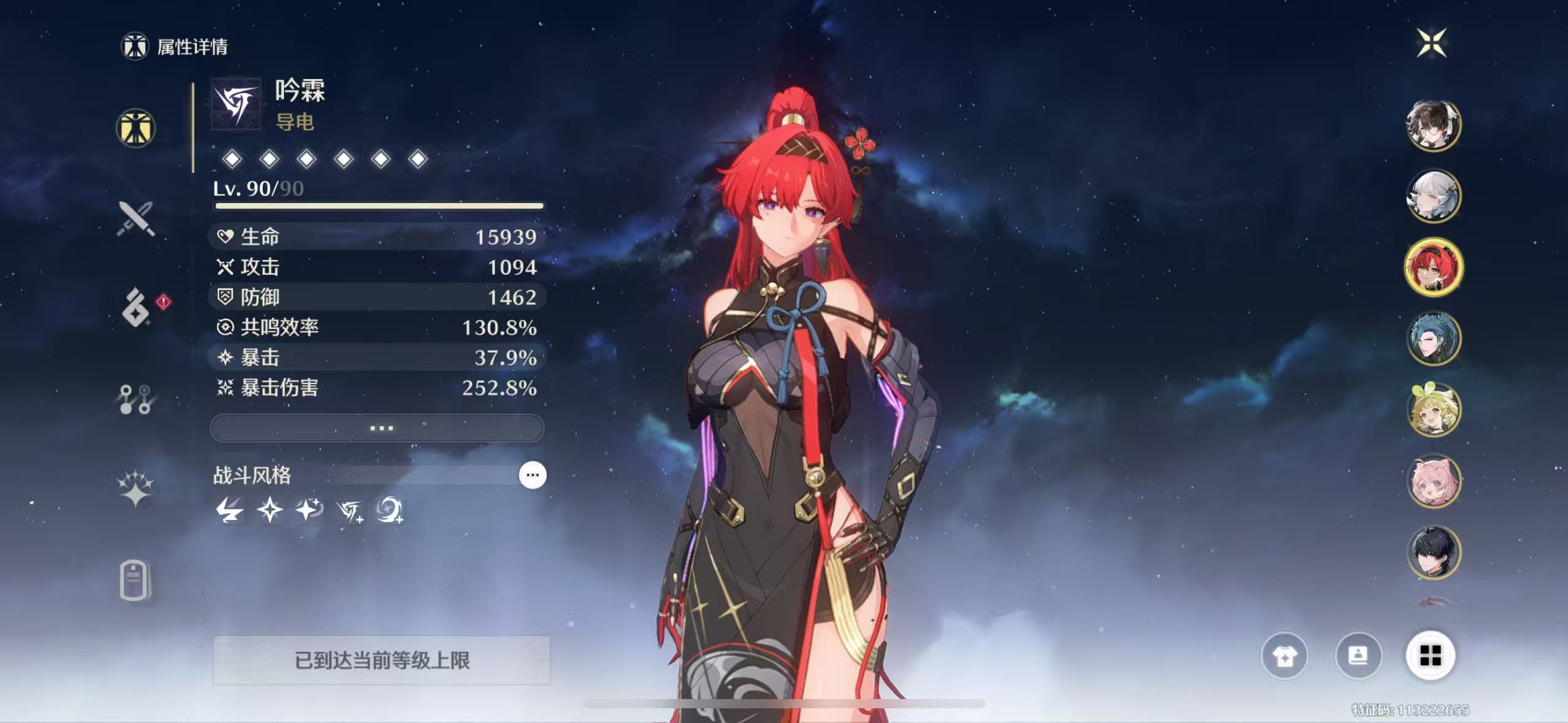Screen dimensions: 1568x723
Task: Select the glasses-wearing character portrait
Action: point(1433,125)
